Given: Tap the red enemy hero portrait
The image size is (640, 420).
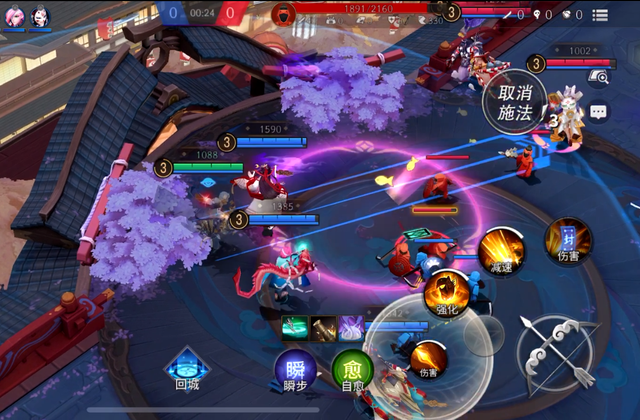Looking at the screenshot, I should pyautogui.click(x=284, y=14).
